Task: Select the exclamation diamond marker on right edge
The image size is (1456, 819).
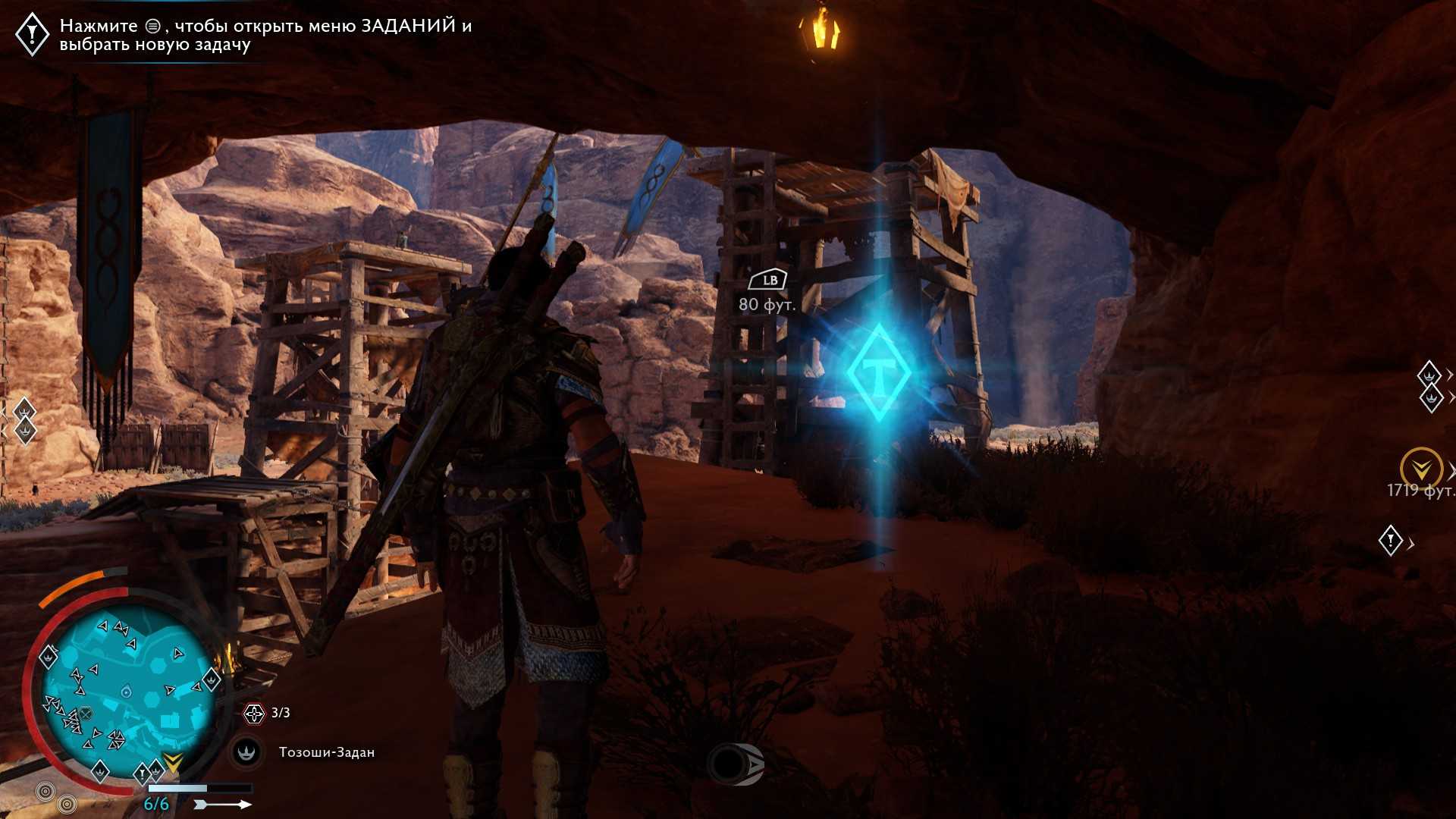Action: coord(1390,541)
